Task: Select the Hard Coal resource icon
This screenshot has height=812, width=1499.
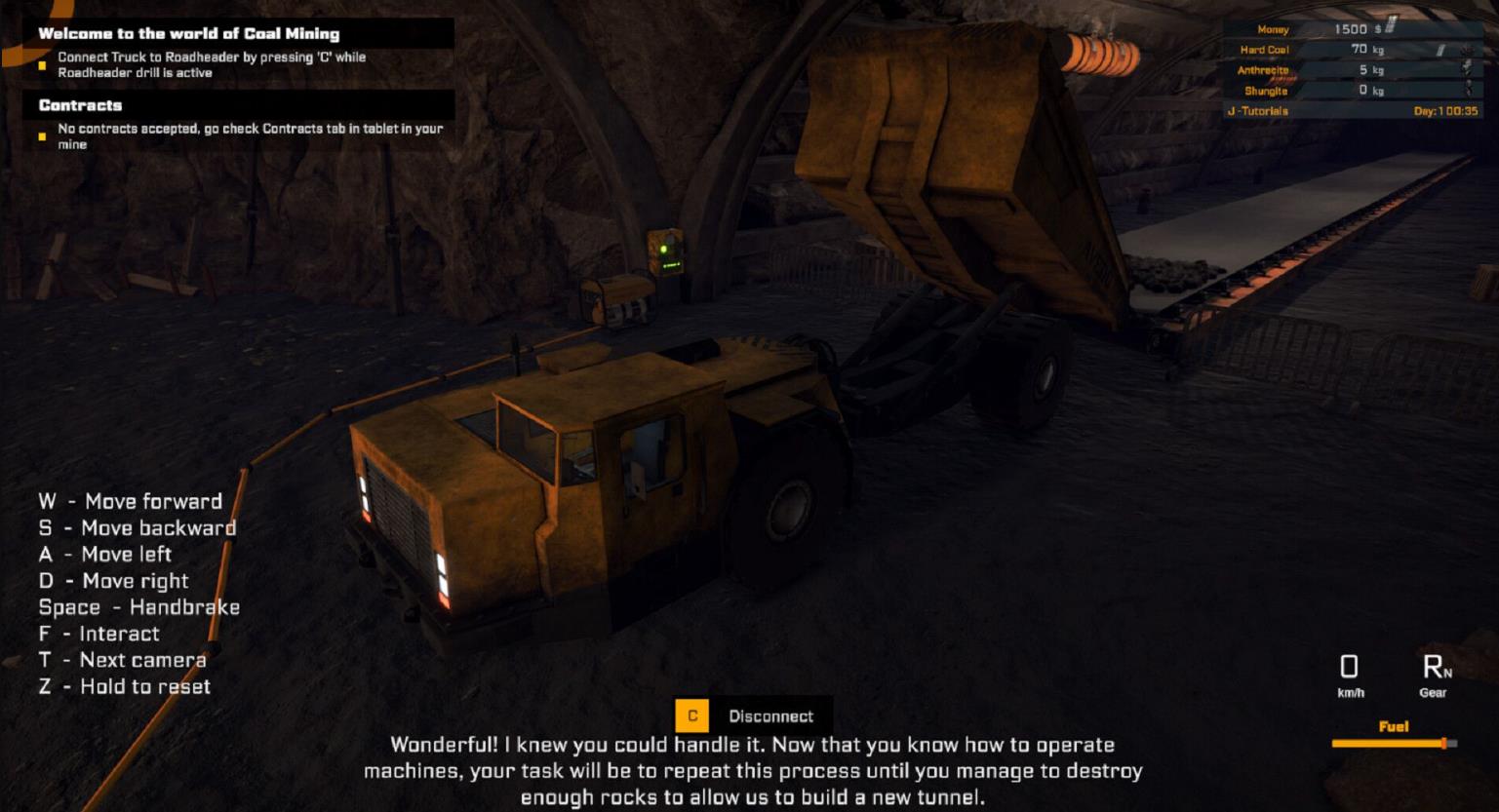Action: (1466, 51)
